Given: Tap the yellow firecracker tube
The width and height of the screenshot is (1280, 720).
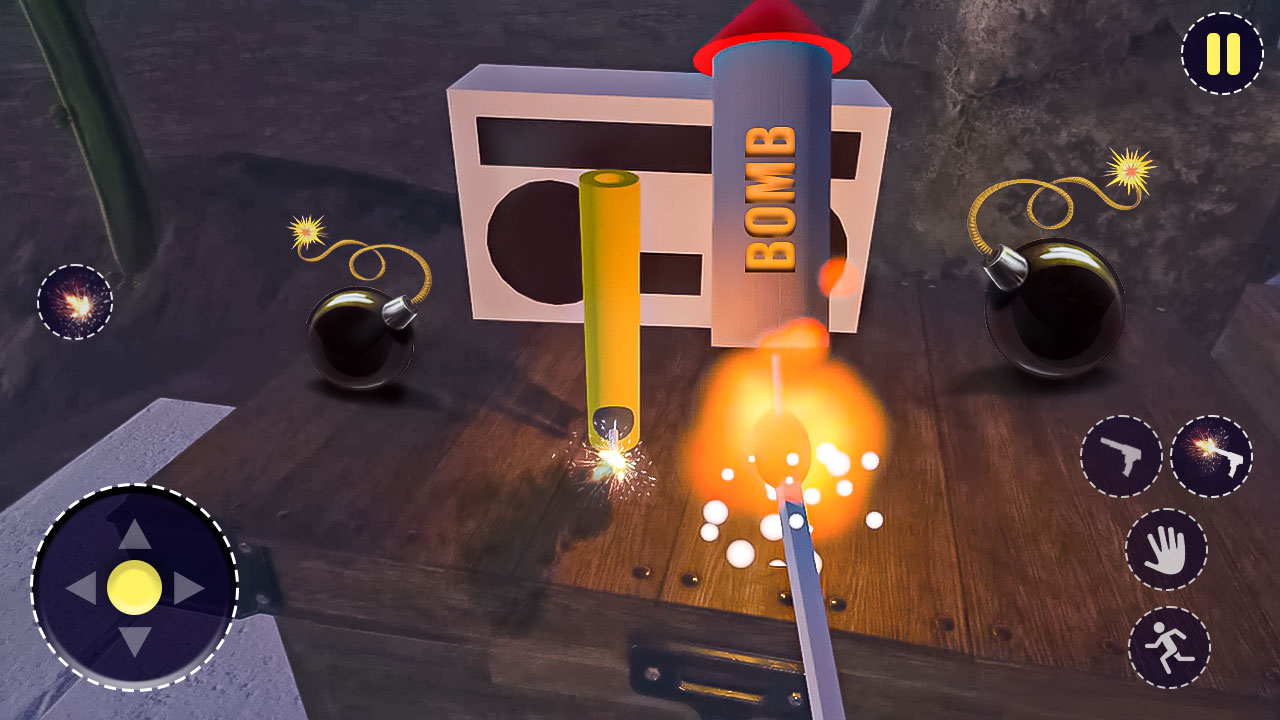Looking at the screenshot, I should coord(610,300).
